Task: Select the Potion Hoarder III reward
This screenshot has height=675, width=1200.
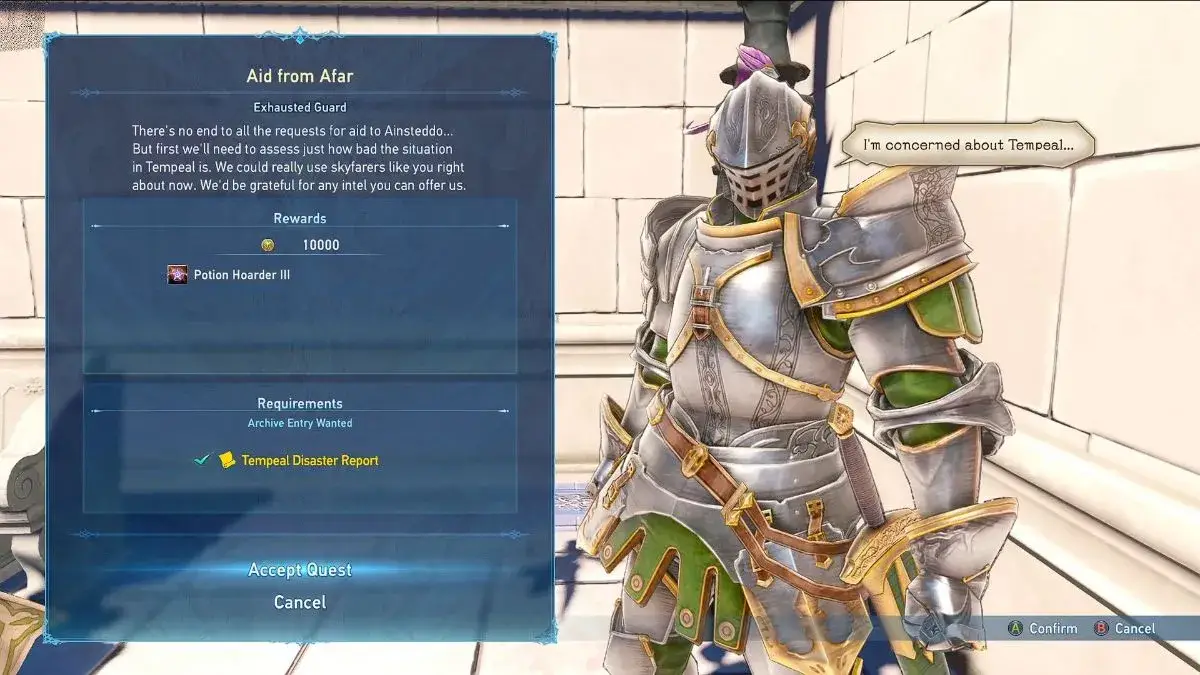Action: pyautogui.click(x=241, y=275)
